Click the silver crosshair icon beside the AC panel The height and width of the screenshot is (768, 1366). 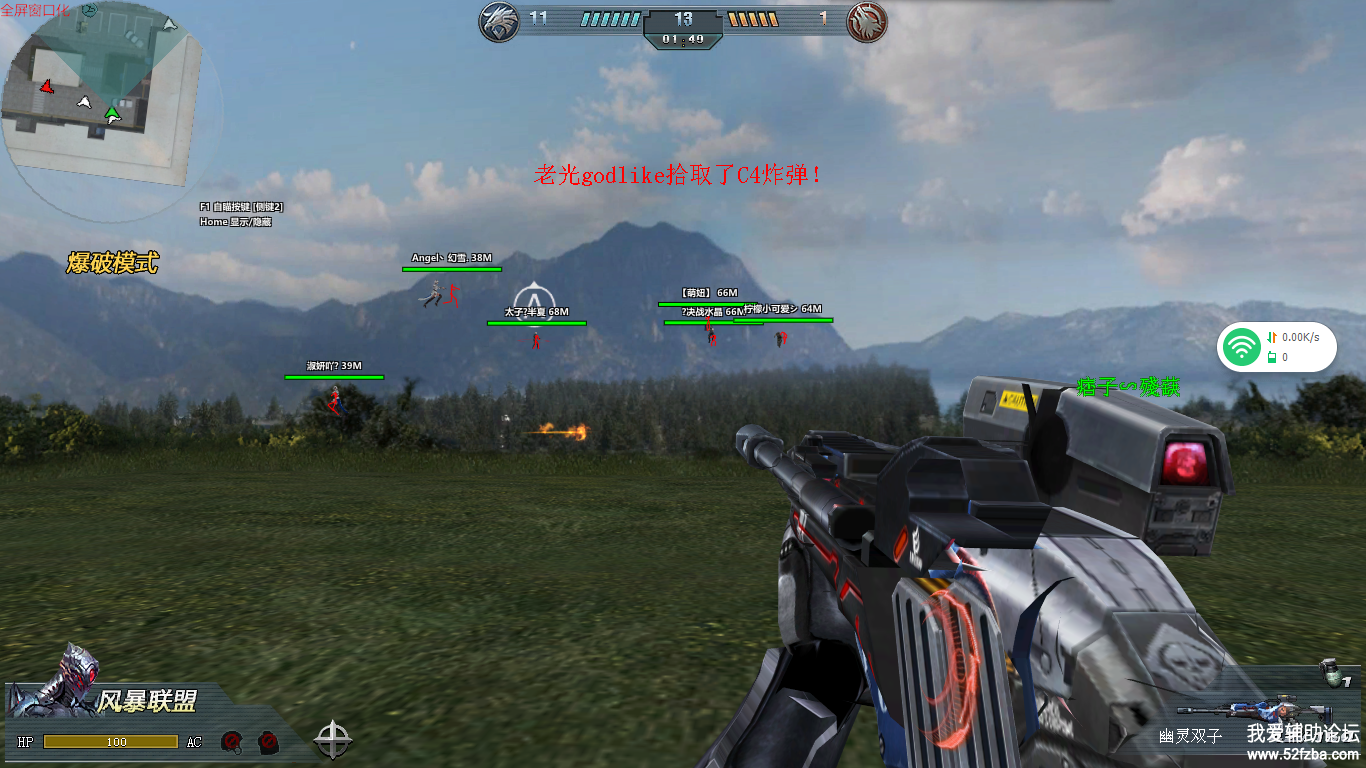(x=333, y=741)
